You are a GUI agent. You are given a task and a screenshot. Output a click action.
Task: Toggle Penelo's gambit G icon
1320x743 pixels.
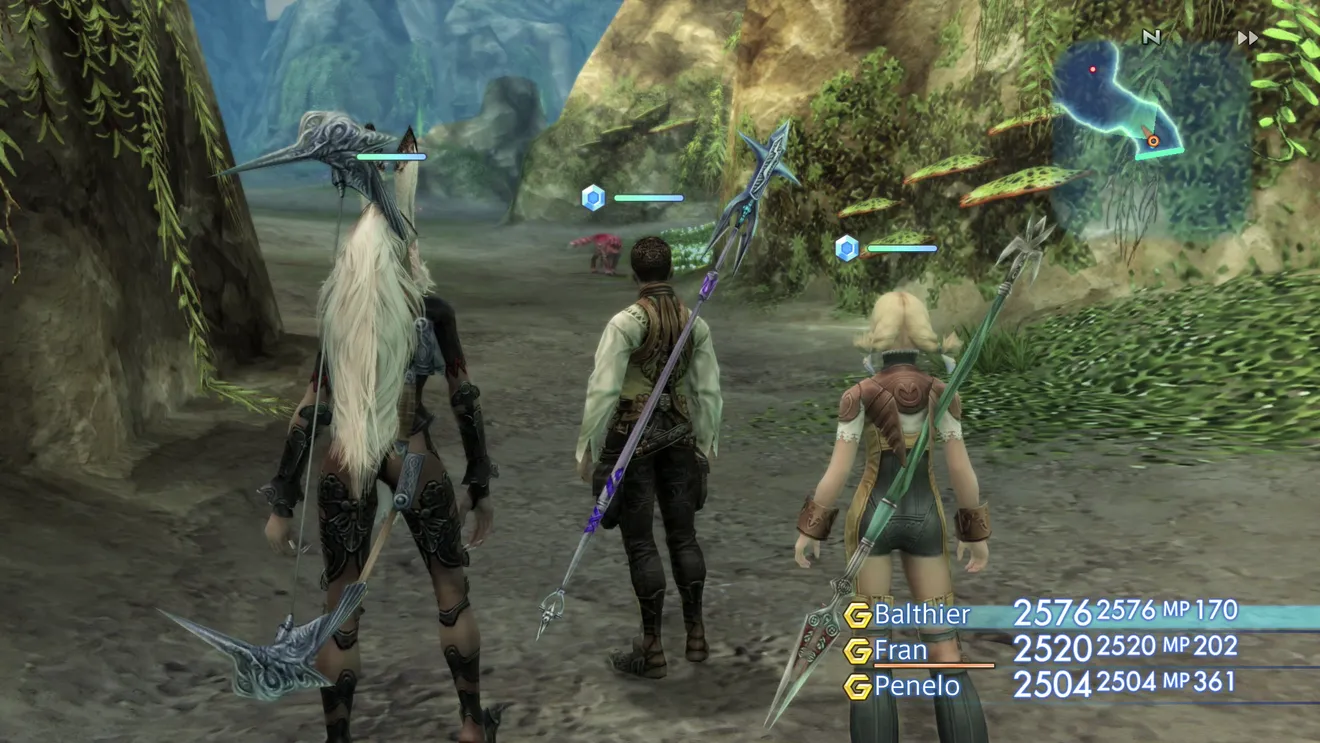tap(857, 687)
